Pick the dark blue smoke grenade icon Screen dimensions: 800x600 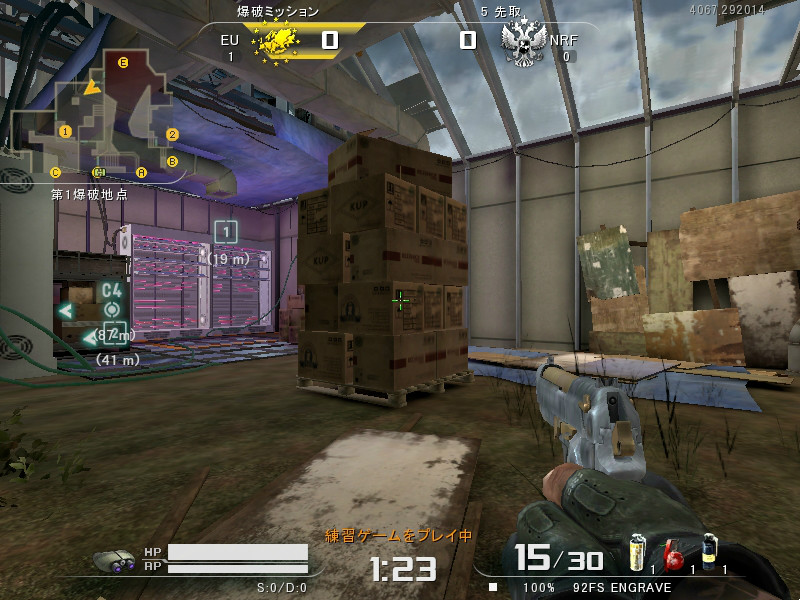pos(709,552)
